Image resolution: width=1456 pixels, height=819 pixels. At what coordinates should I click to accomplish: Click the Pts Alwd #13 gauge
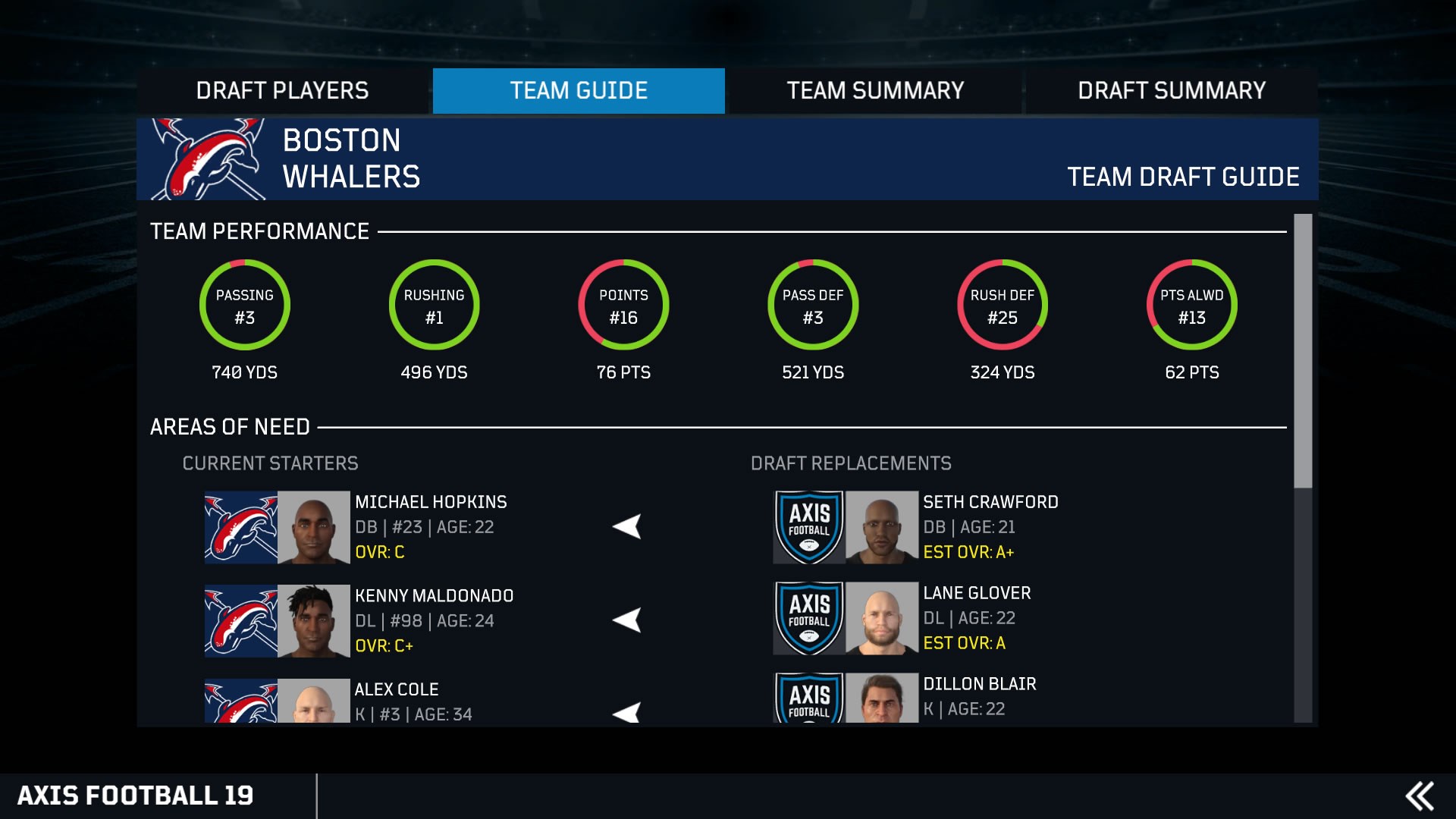pos(1191,304)
